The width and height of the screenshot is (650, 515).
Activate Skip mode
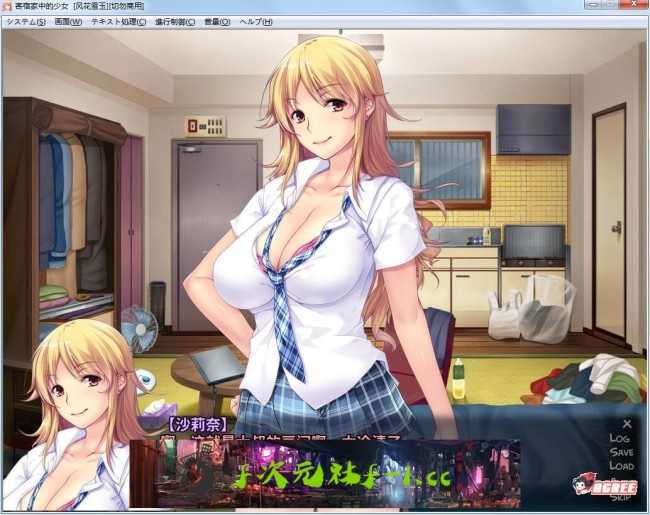(621, 496)
